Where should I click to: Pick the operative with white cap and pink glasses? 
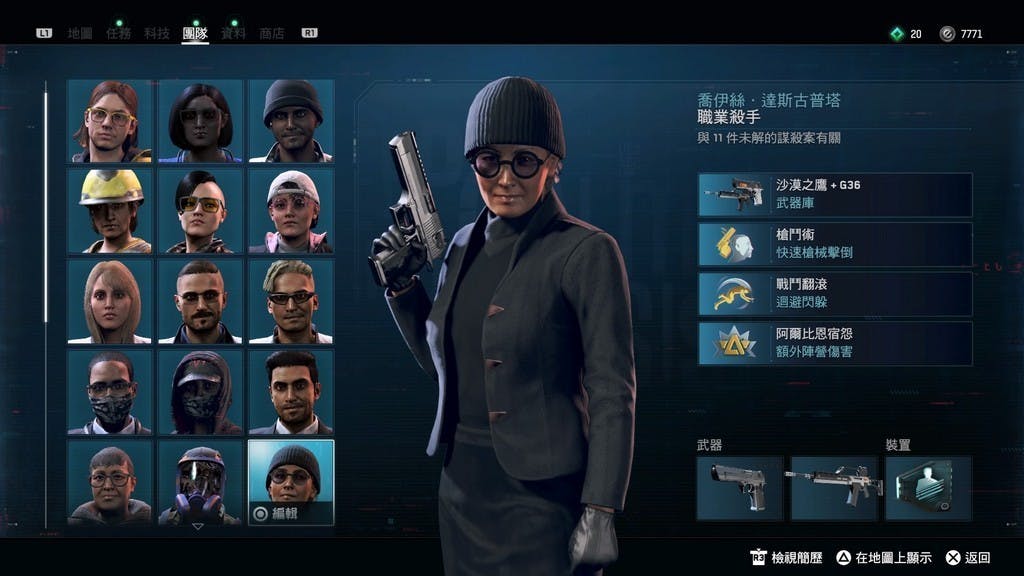(x=291, y=211)
